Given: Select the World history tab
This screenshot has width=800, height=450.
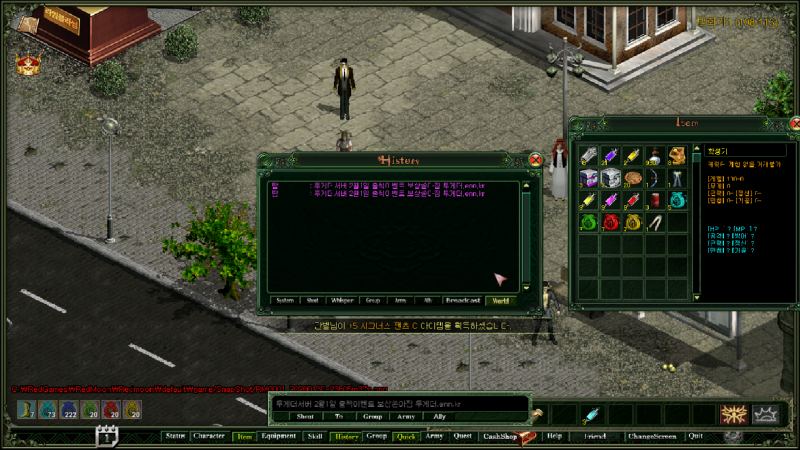Looking at the screenshot, I should [500, 300].
